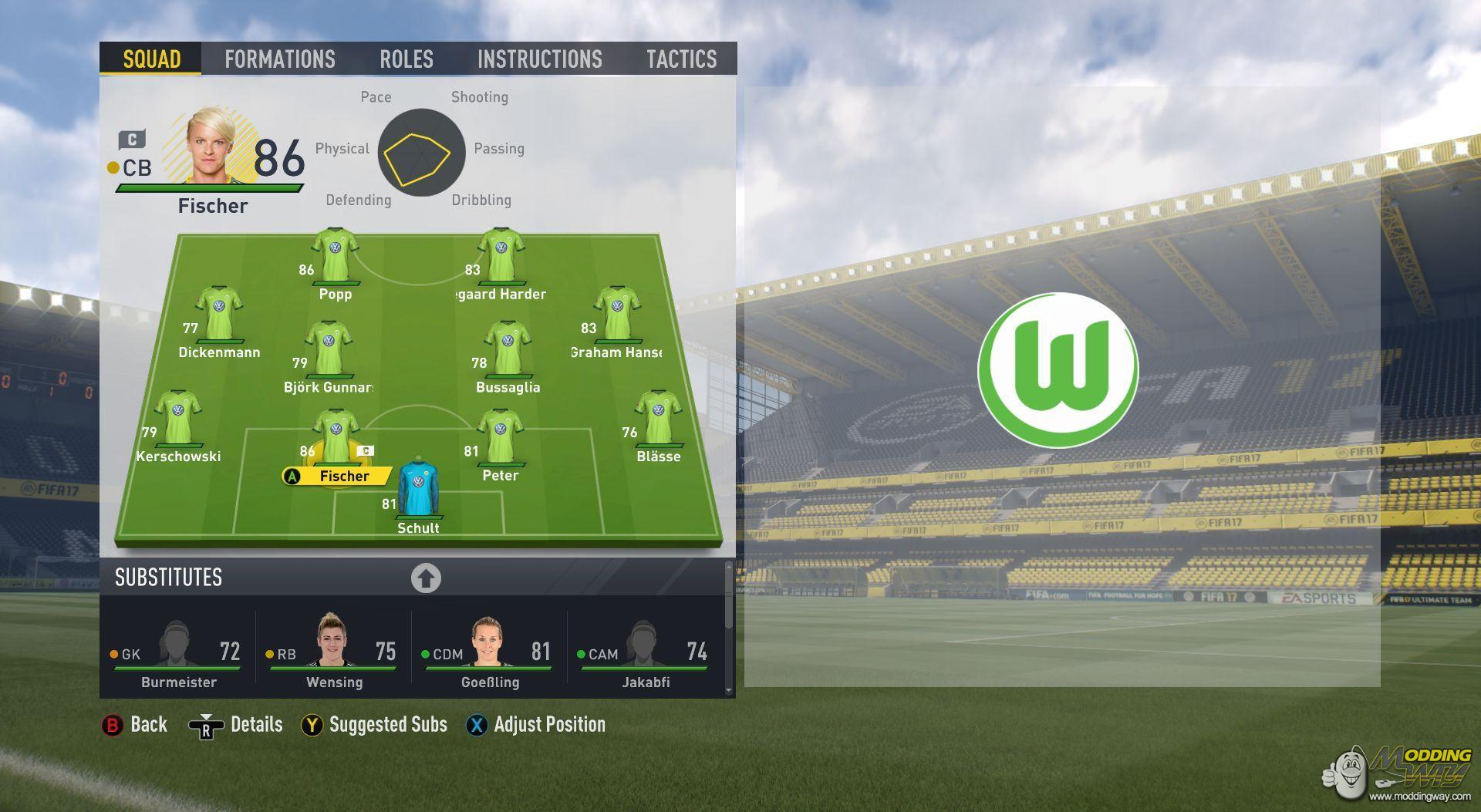Pick Björk Gunnarsdóttir in midfield
The height and width of the screenshot is (812, 1481).
point(329,351)
